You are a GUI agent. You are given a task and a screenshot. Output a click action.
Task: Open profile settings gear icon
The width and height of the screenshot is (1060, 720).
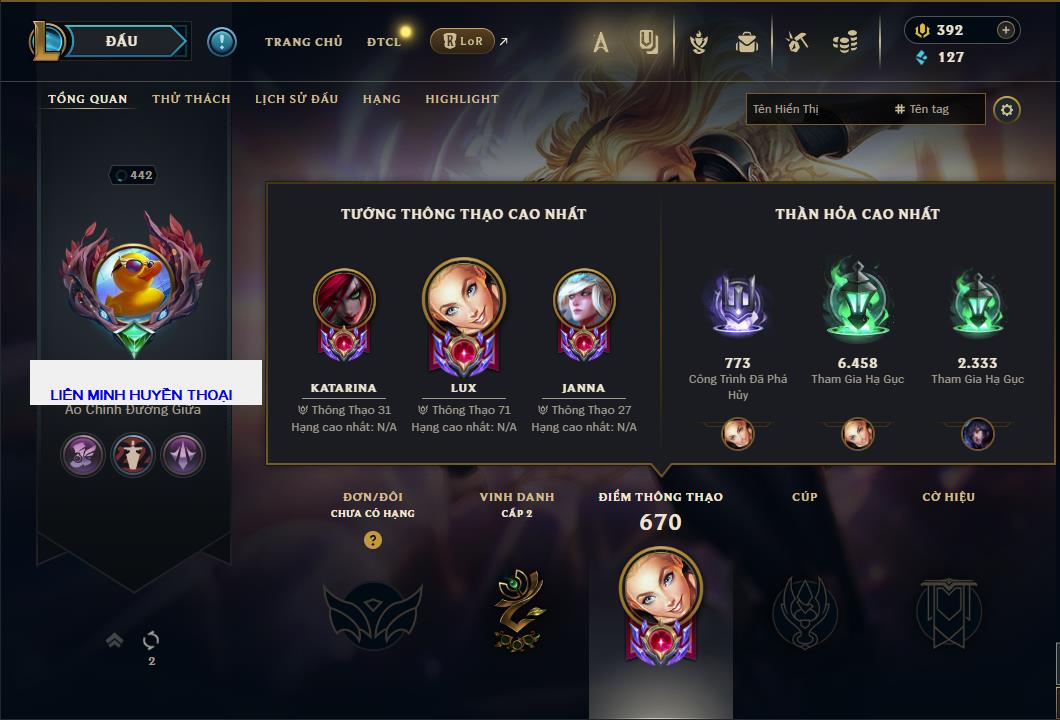click(x=1007, y=109)
